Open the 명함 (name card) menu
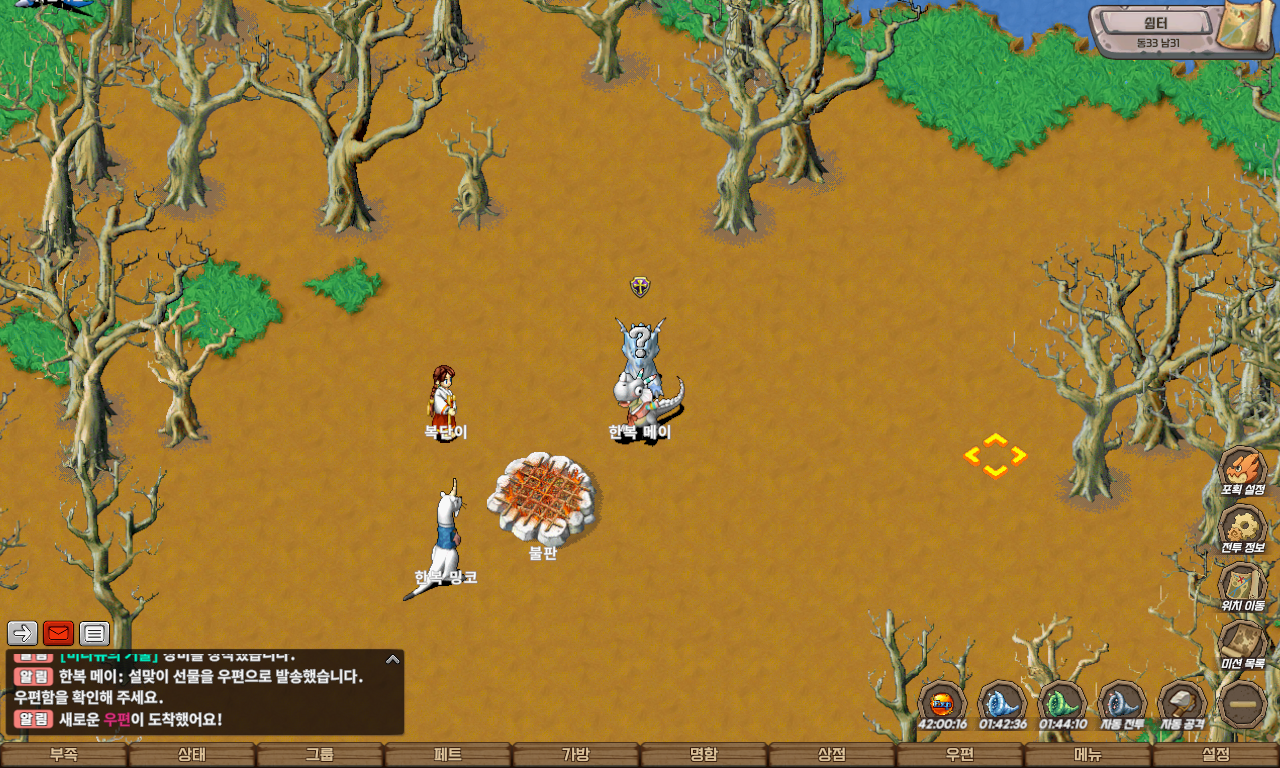The height and width of the screenshot is (768, 1280). tap(704, 755)
